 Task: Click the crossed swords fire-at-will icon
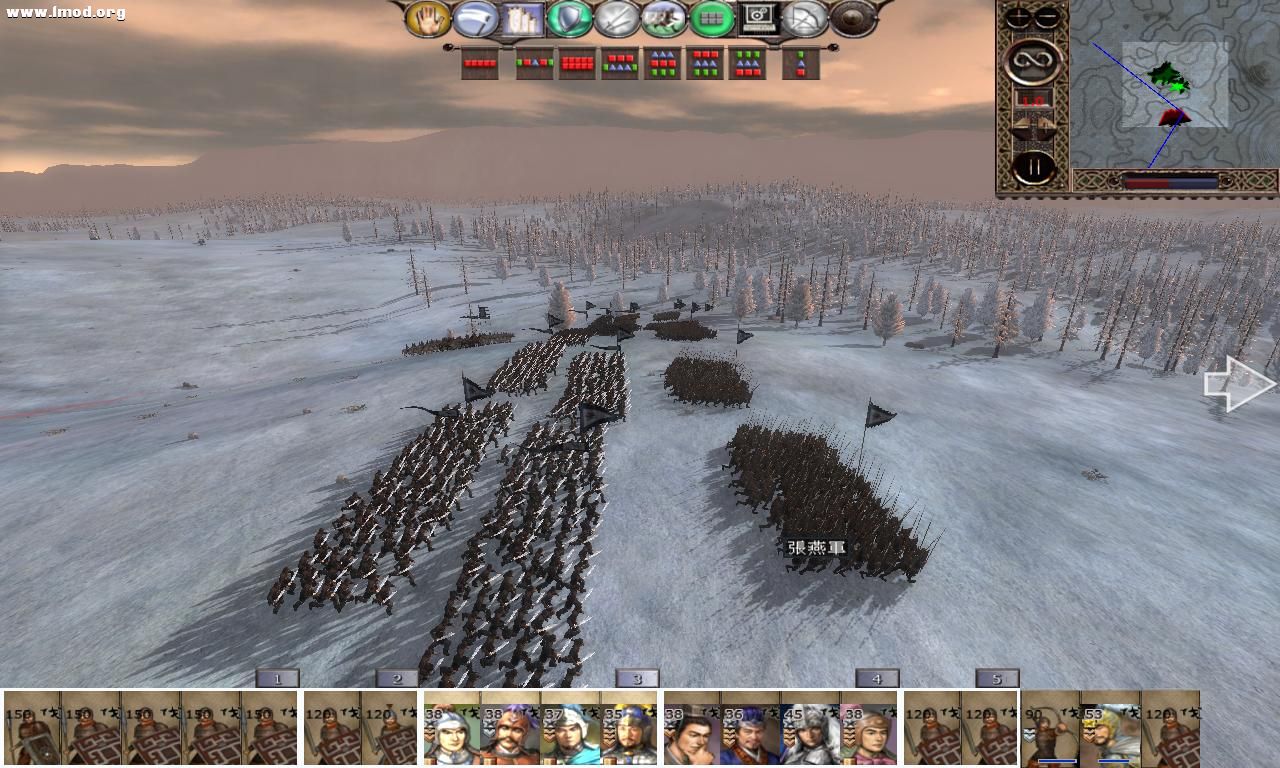coord(616,20)
